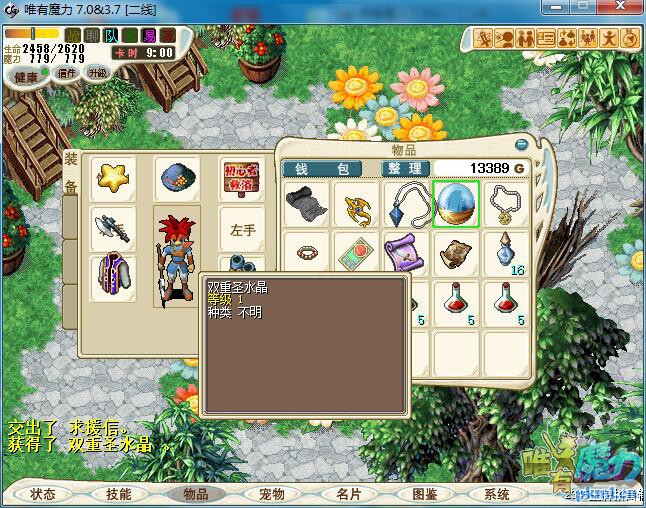Select the blue potion stack of 16
The image size is (646, 508).
[x=506, y=253]
